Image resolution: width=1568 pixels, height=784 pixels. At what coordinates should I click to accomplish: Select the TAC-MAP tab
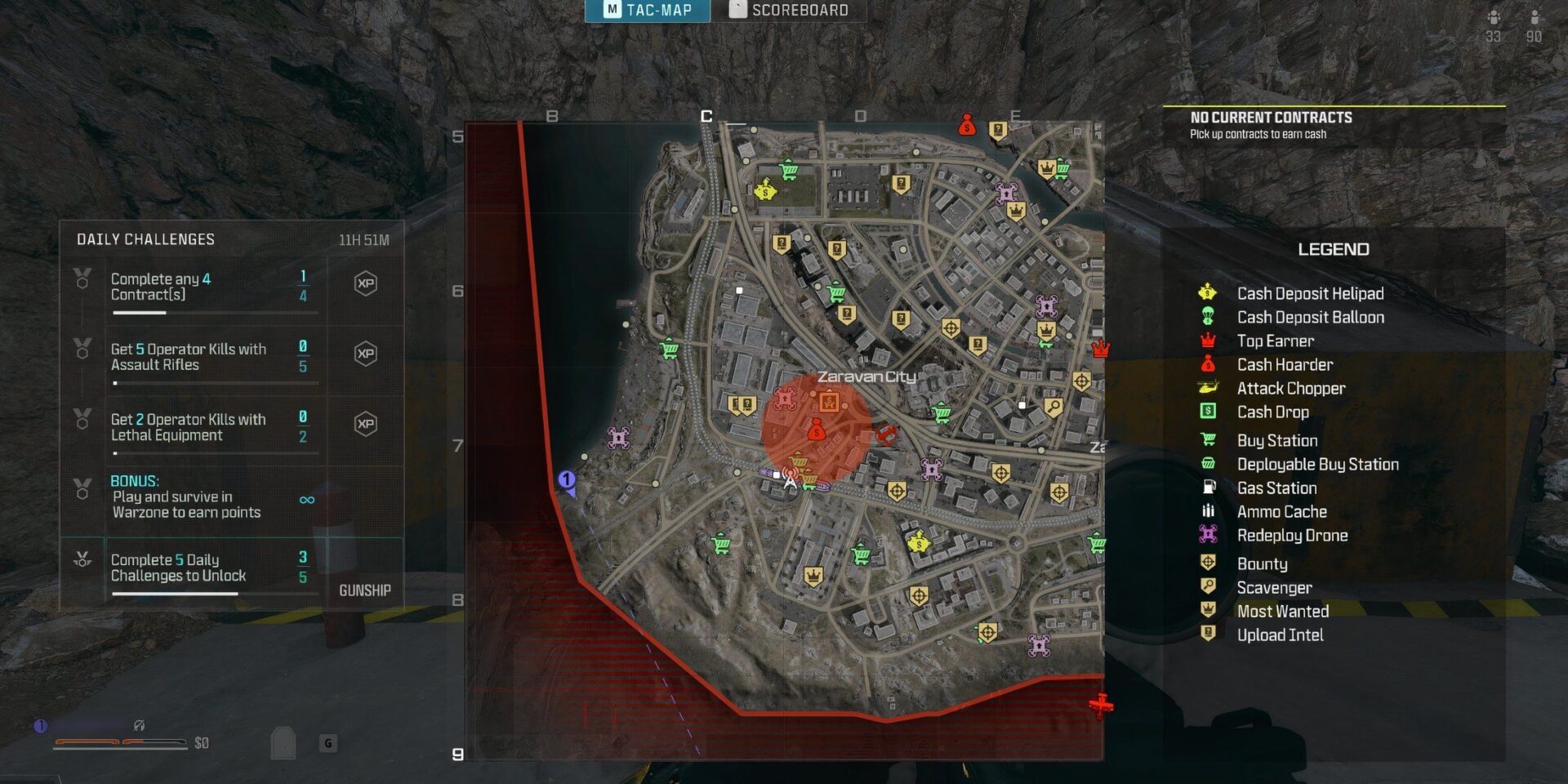(x=648, y=9)
